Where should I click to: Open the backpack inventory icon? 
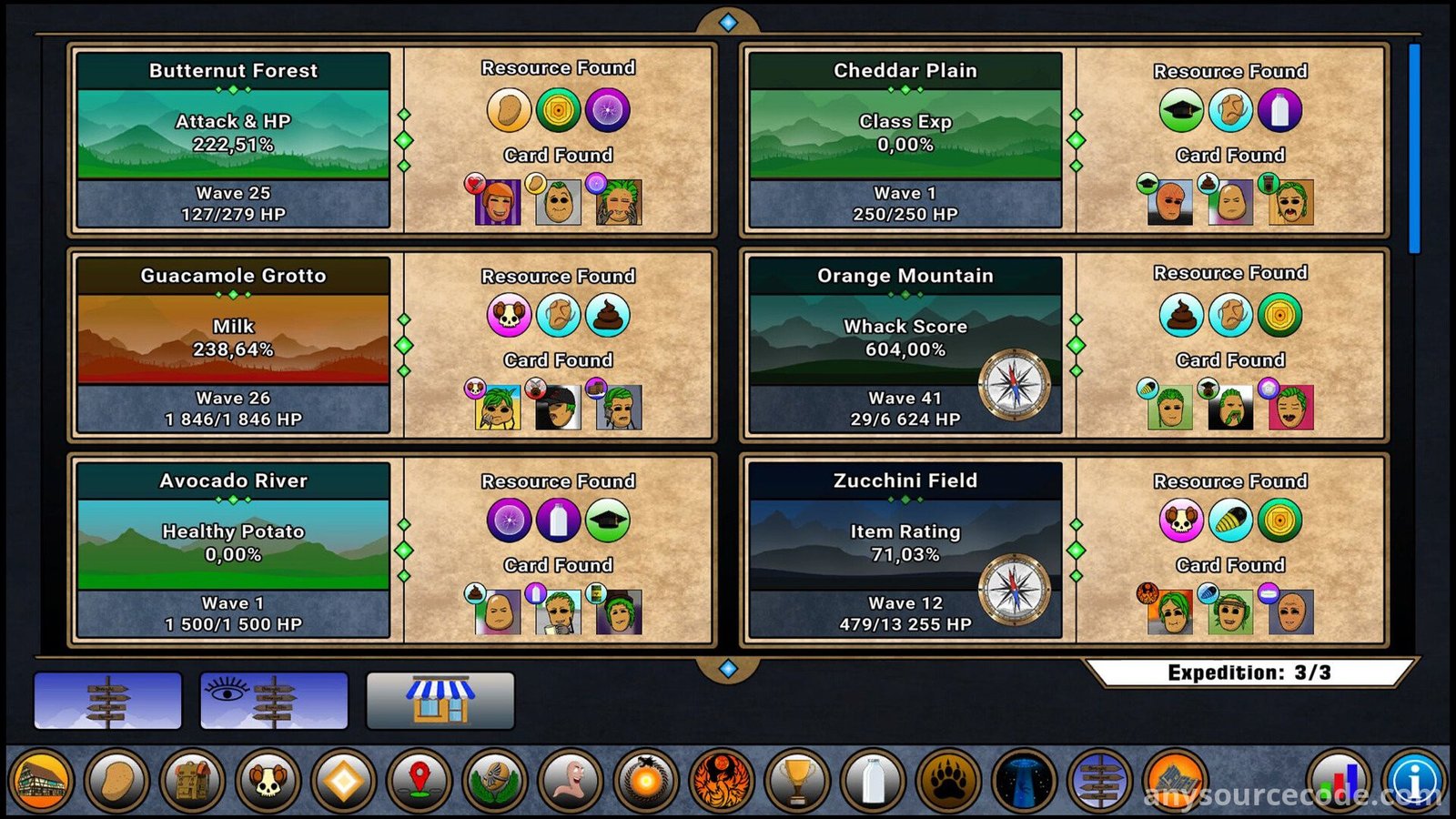(x=193, y=781)
